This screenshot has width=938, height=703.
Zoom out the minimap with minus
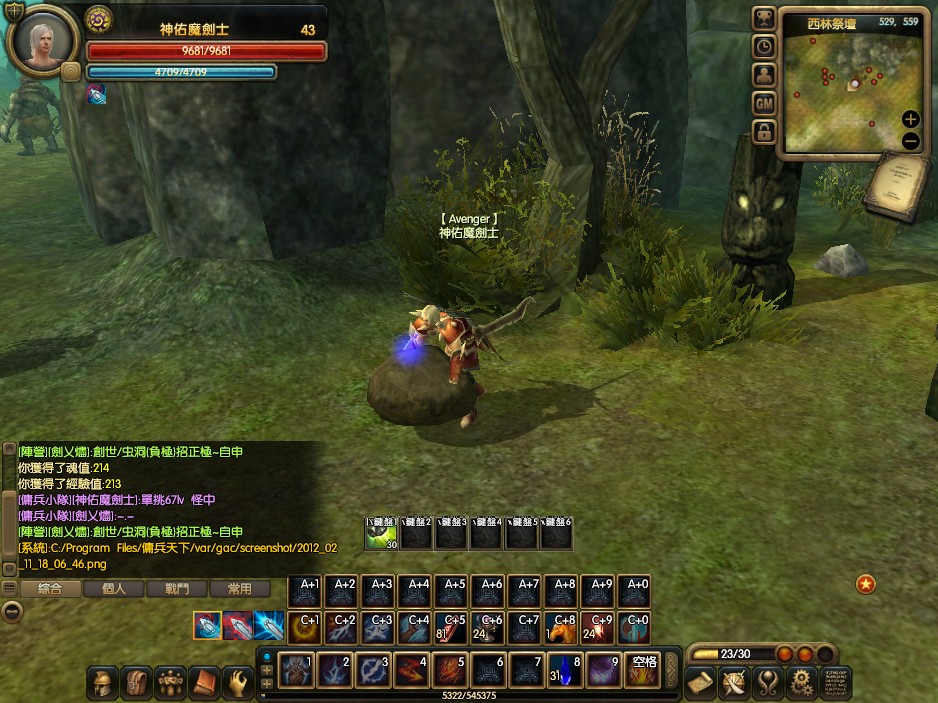(910, 141)
